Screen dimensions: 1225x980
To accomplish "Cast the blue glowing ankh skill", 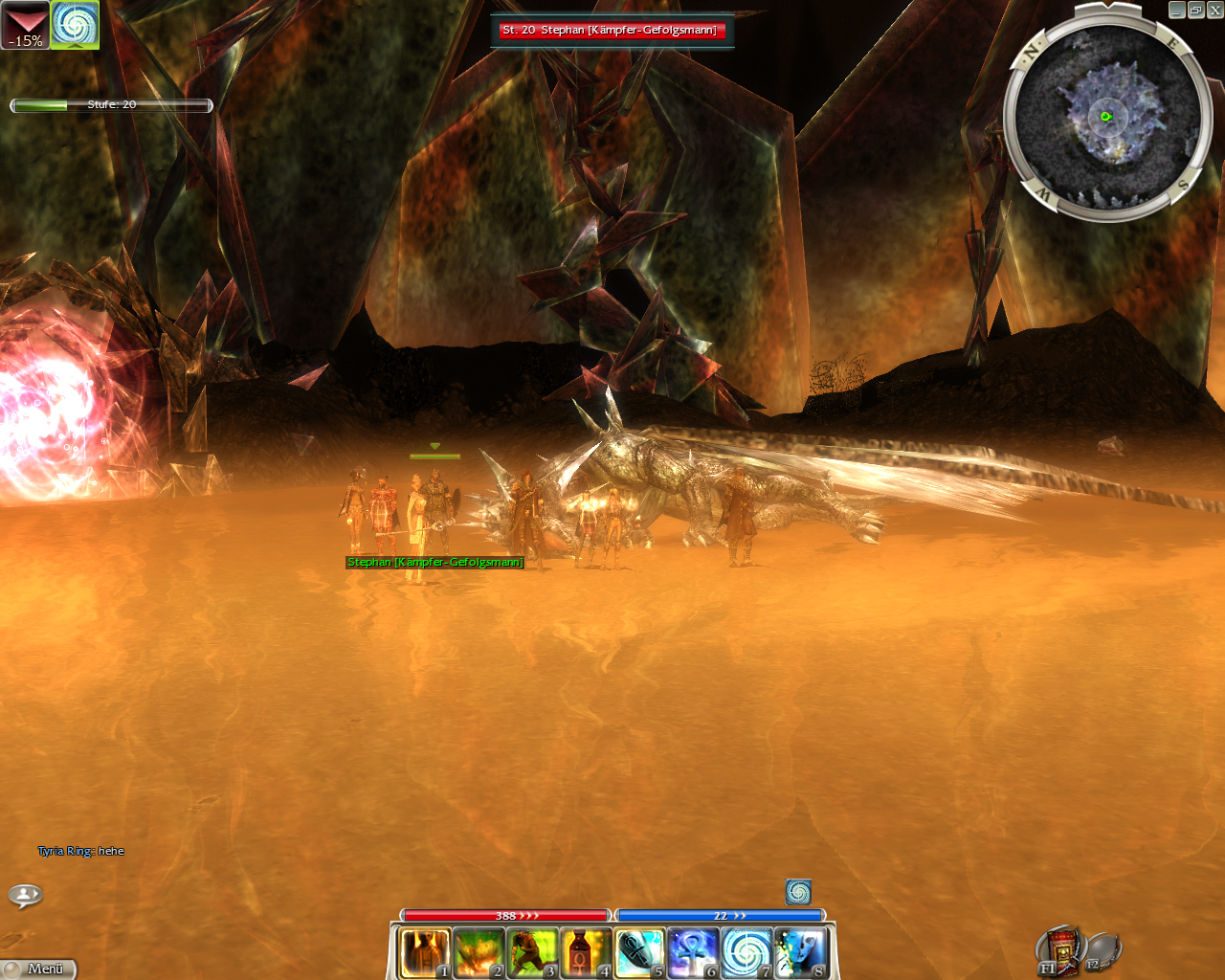I will pos(692,953).
